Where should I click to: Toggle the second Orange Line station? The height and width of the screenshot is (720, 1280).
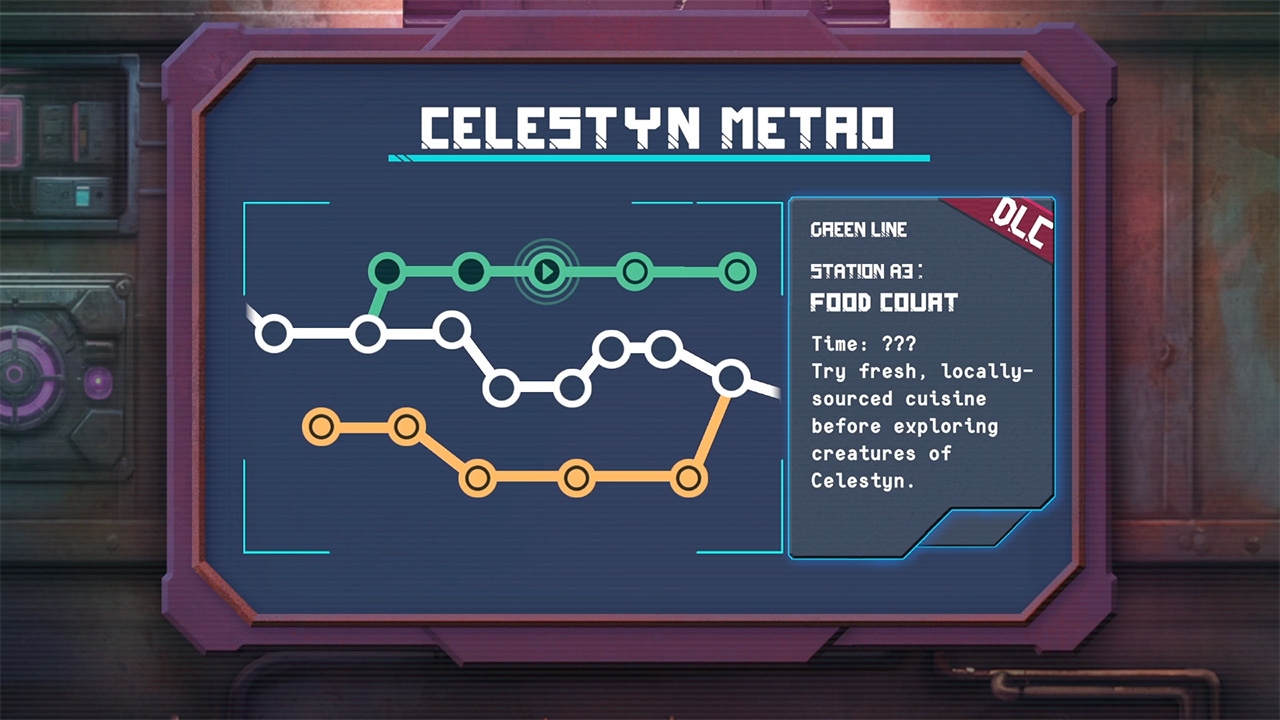pos(406,425)
